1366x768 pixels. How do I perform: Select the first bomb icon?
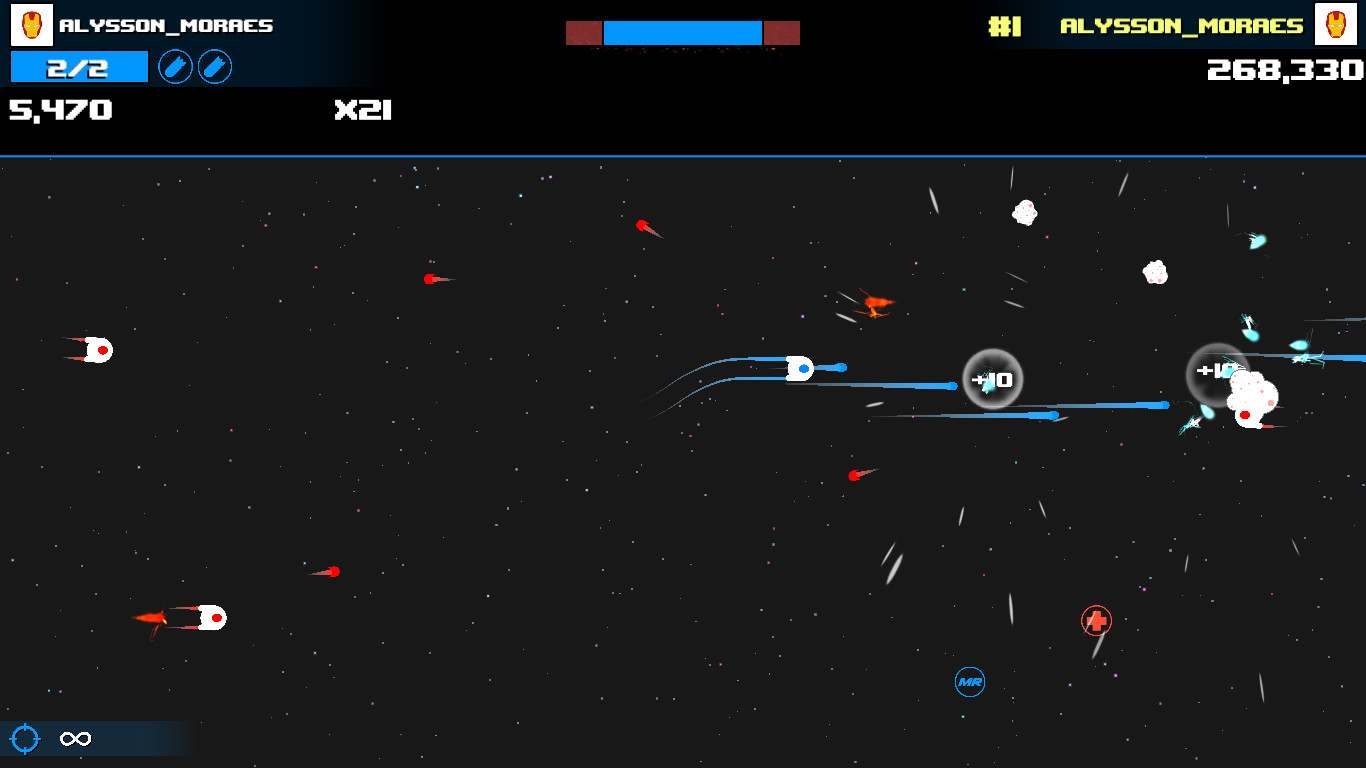175,67
